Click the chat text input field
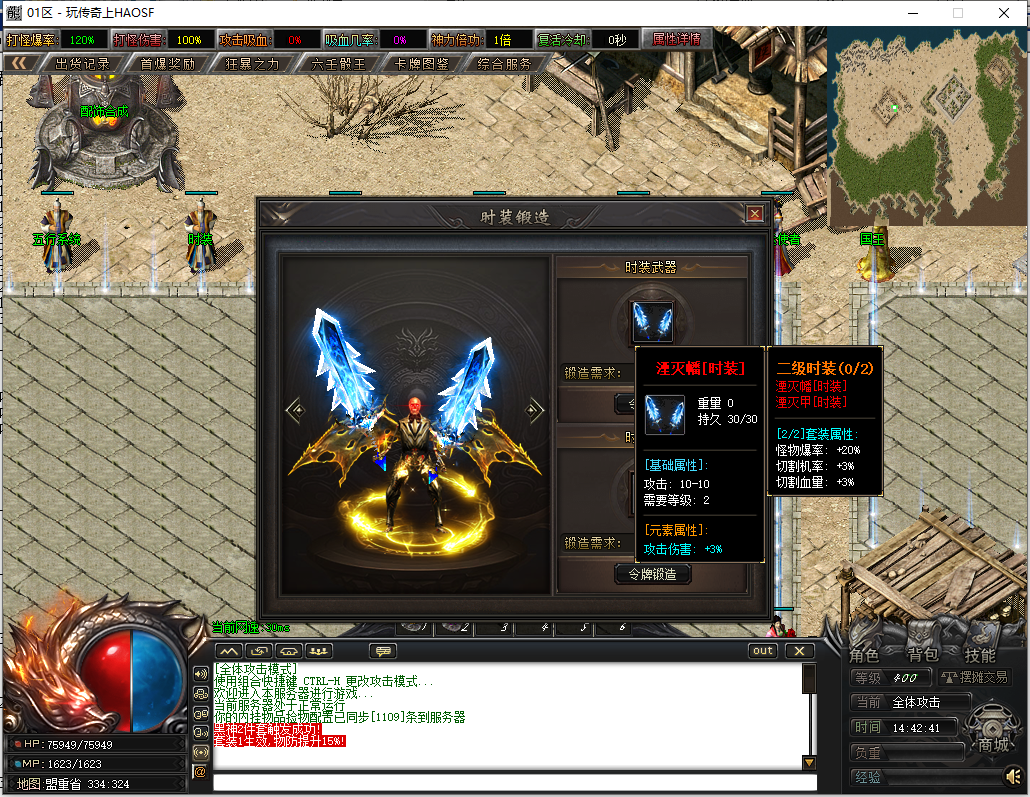Screen dimensions: 1030x797 (x=514, y=782)
